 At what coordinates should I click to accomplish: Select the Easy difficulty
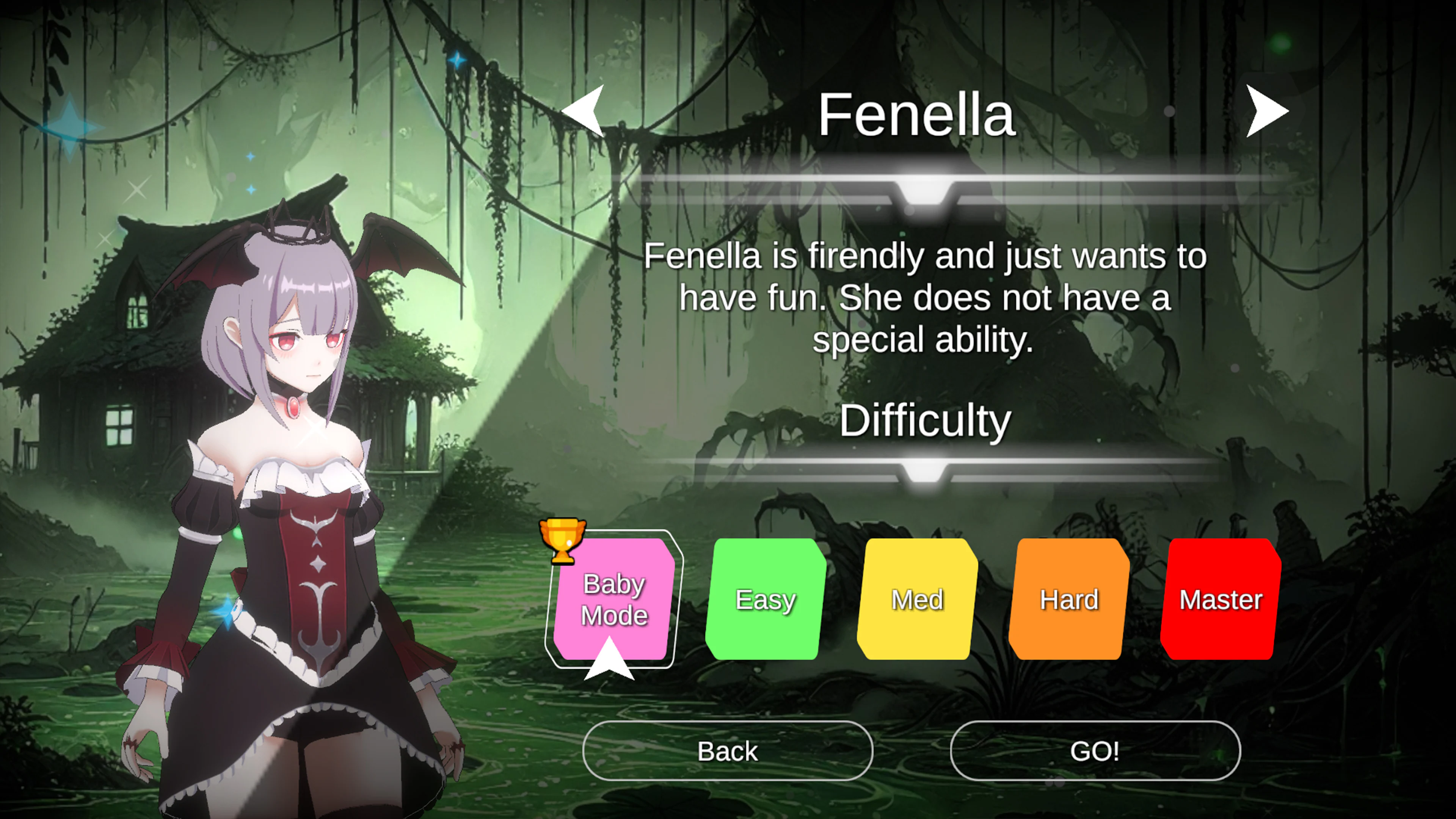pyautogui.click(x=766, y=599)
